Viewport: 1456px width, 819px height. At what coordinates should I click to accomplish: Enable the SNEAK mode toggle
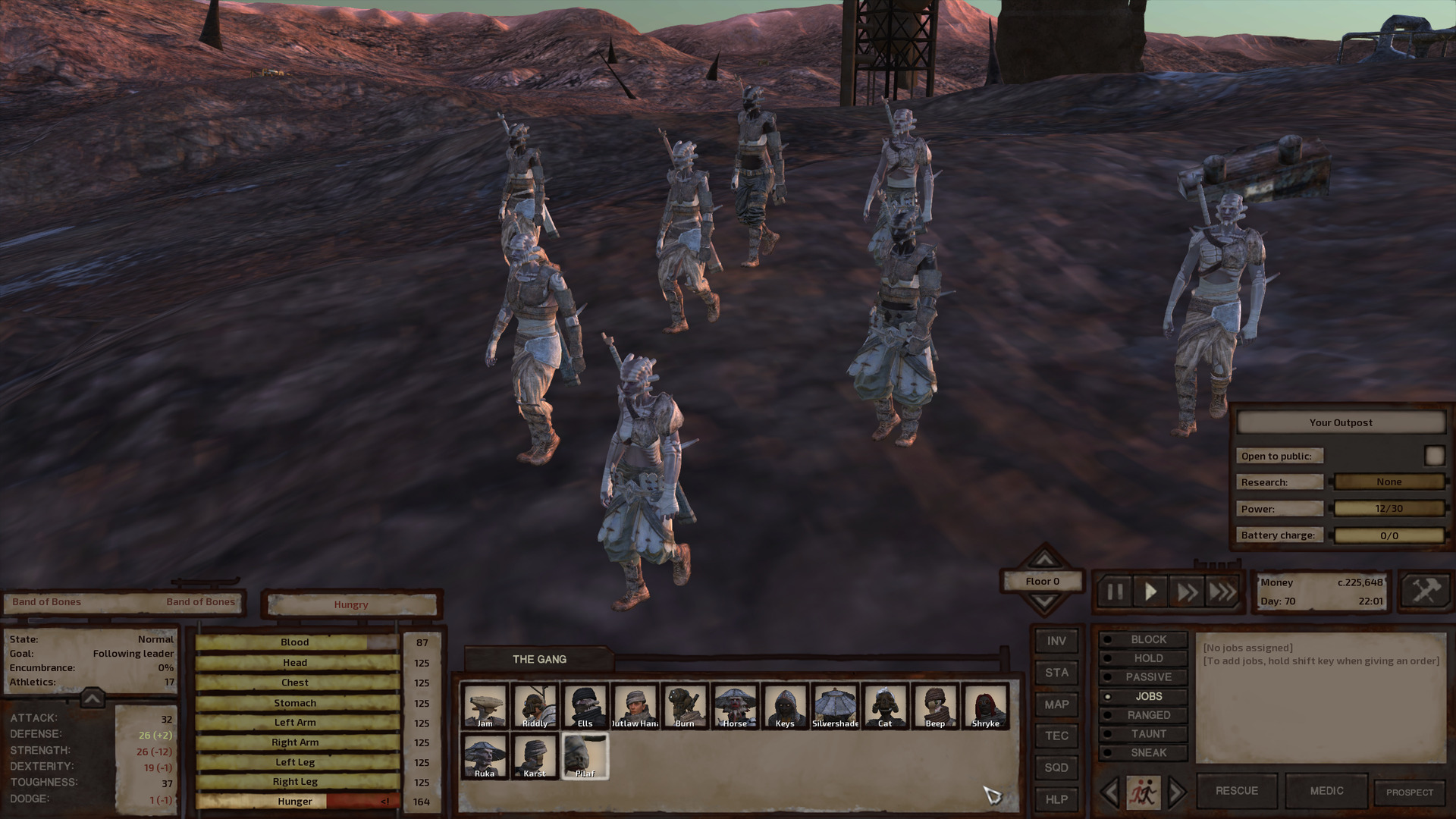tap(1144, 752)
